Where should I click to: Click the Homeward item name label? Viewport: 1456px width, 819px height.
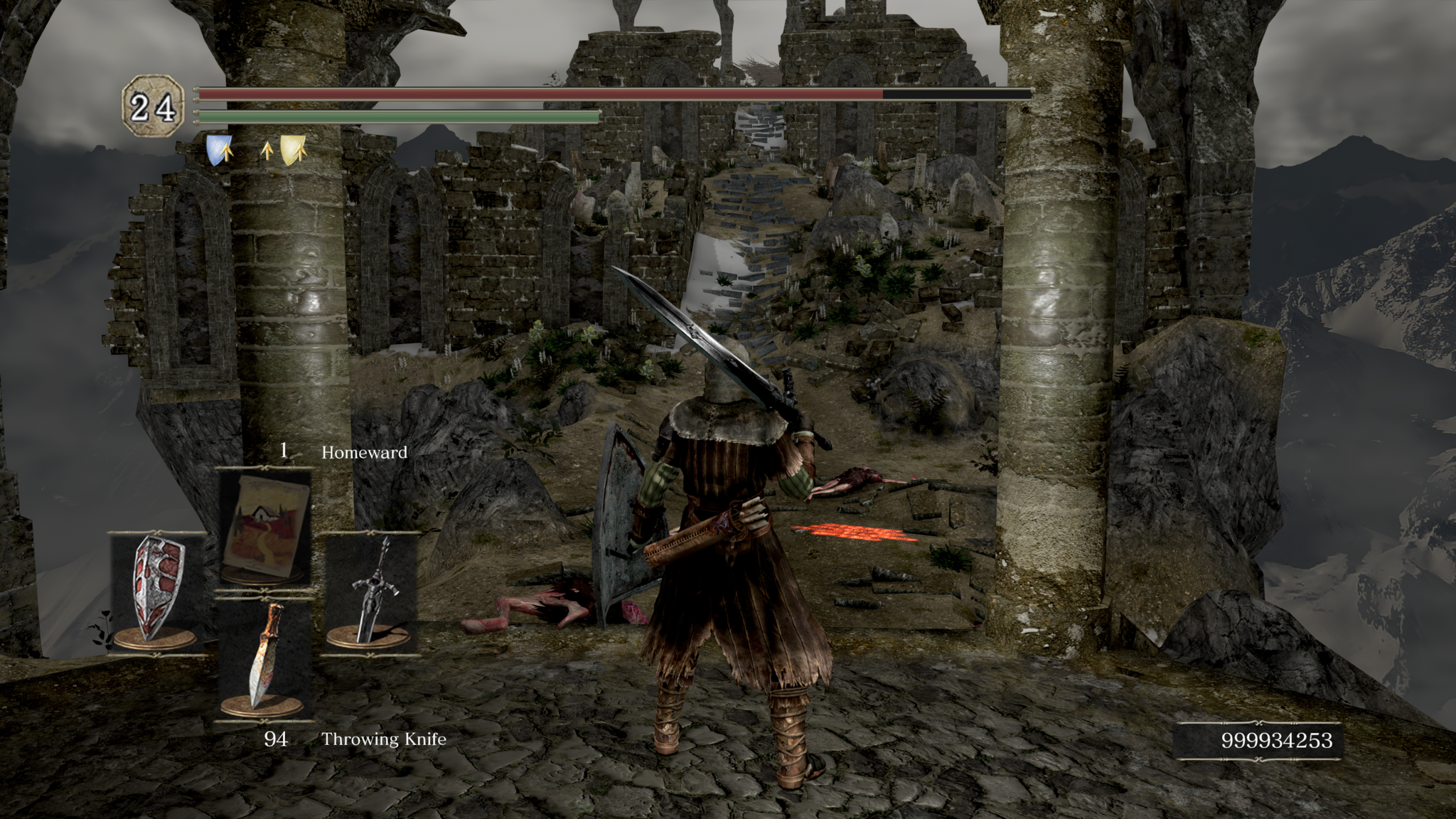(x=364, y=452)
